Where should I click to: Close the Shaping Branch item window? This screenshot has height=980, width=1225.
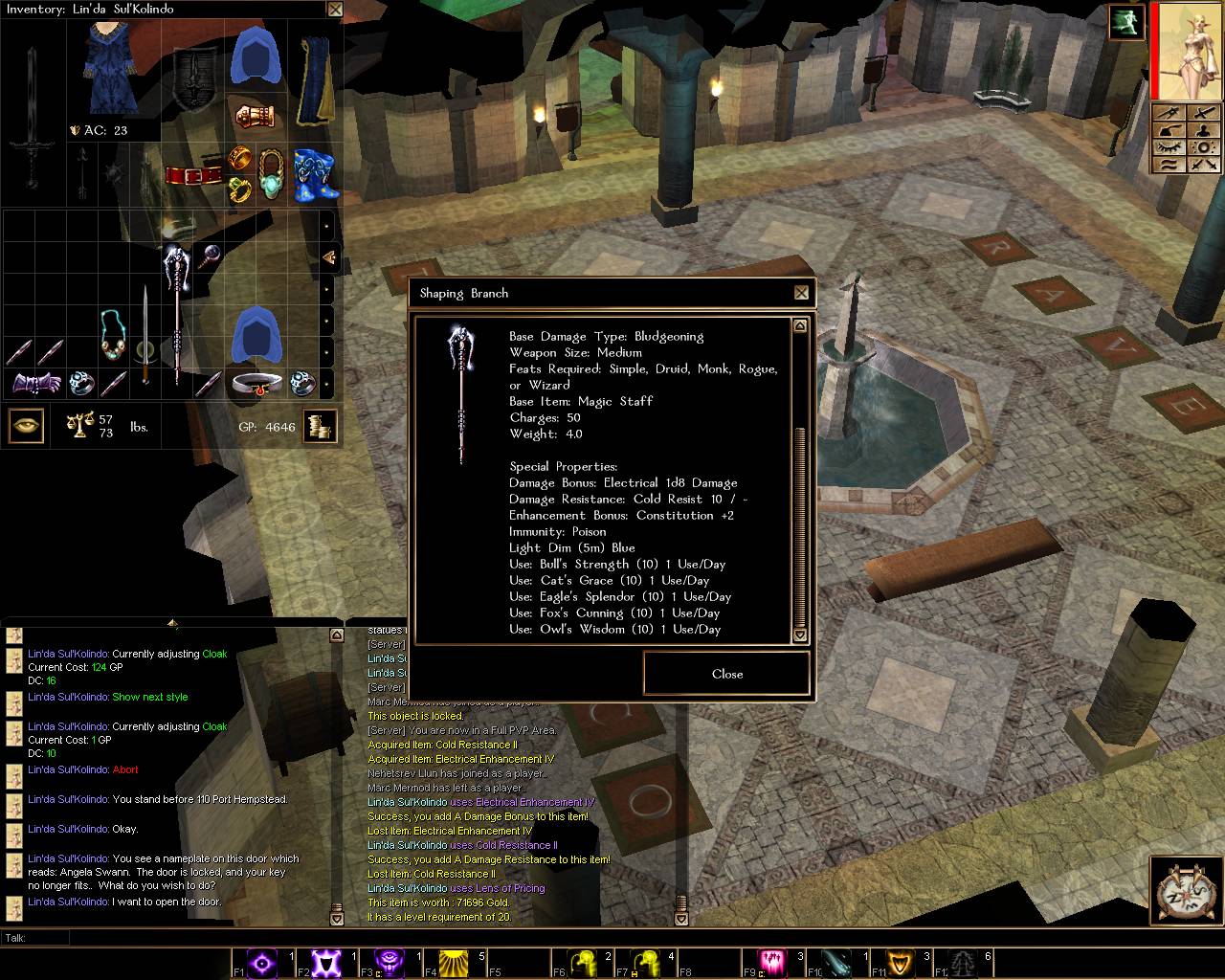[x=801, y=293]
